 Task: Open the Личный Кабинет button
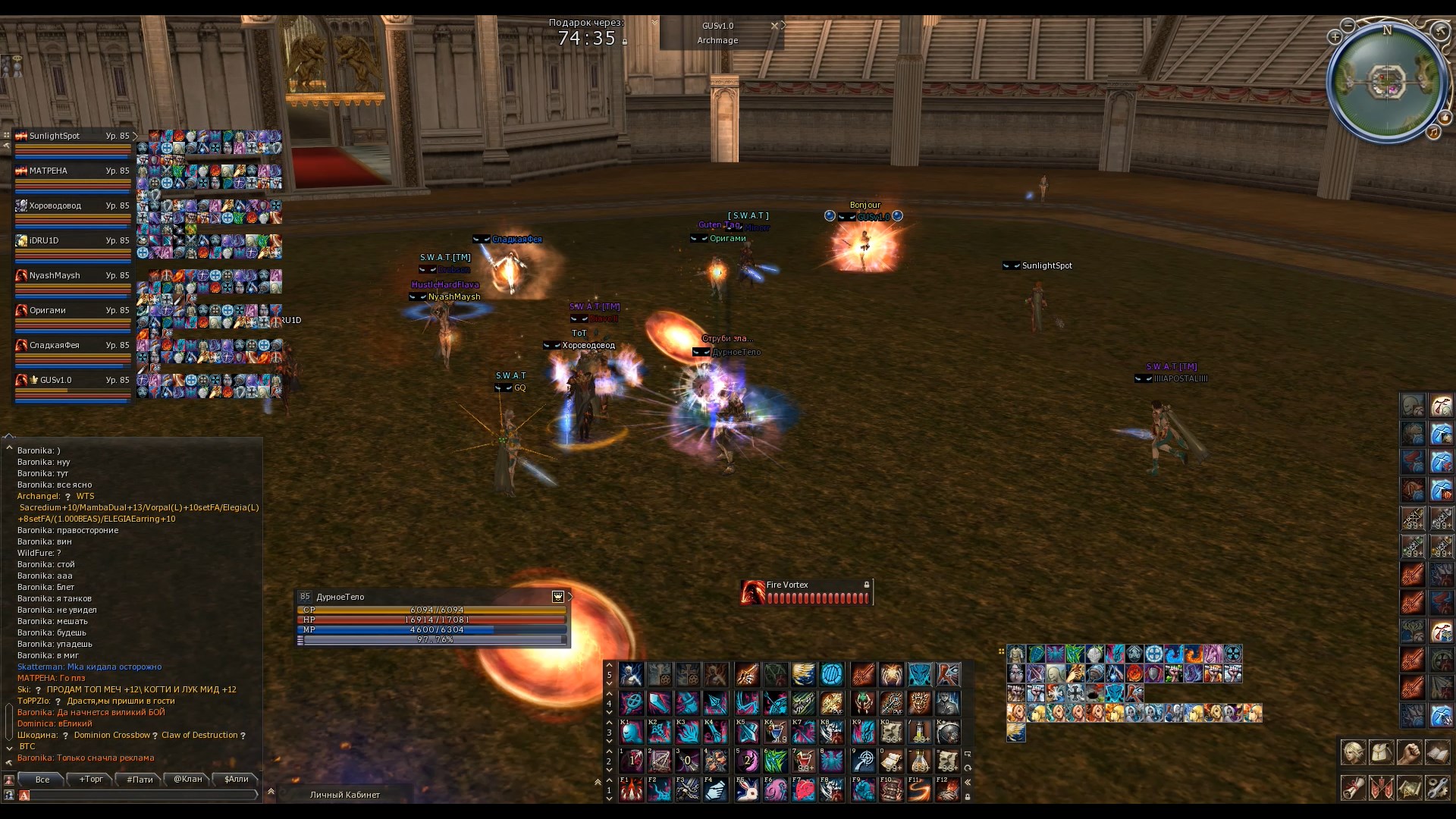coord(345,795)
